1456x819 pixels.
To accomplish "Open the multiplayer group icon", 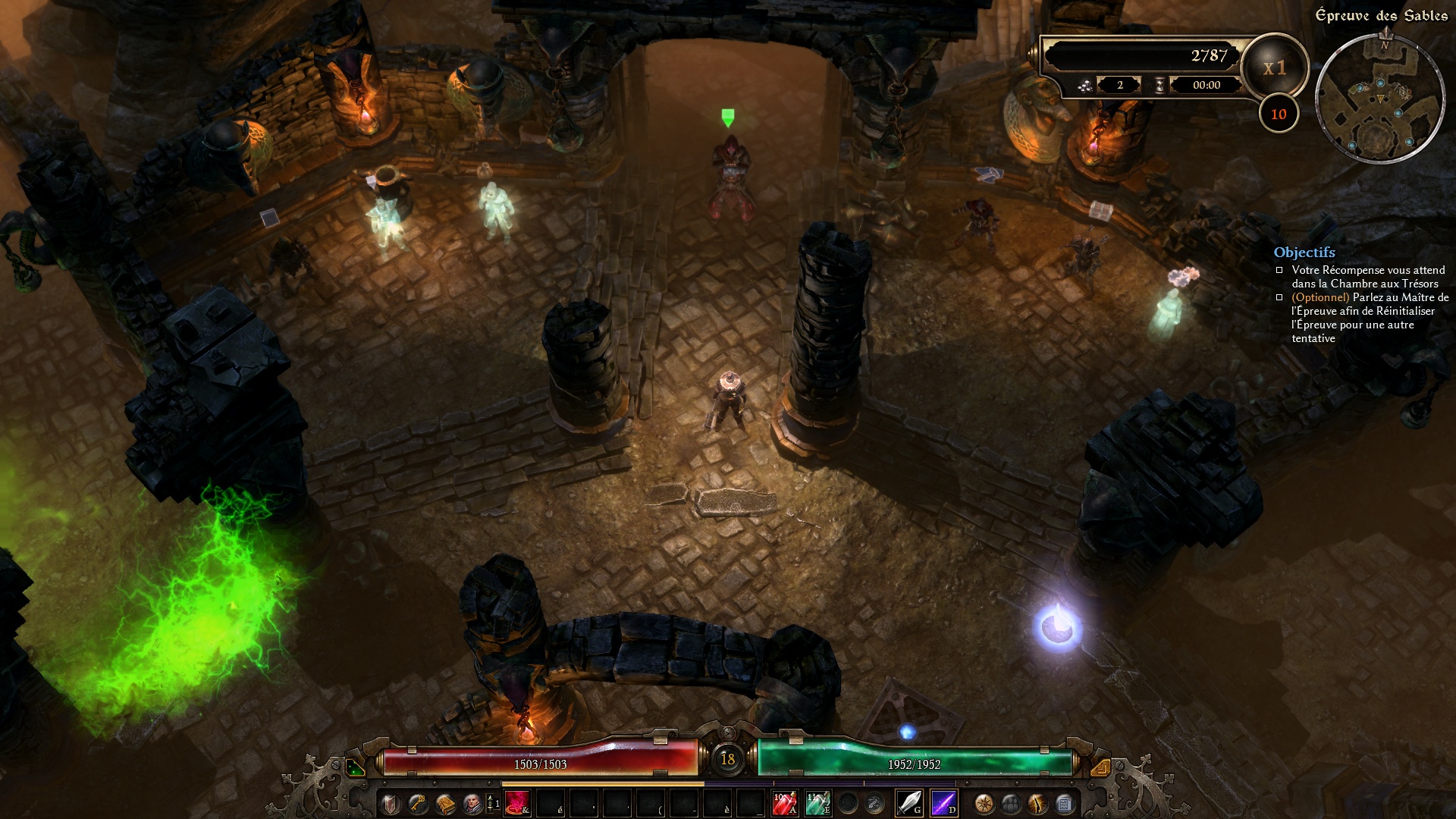I will 1011,803.
